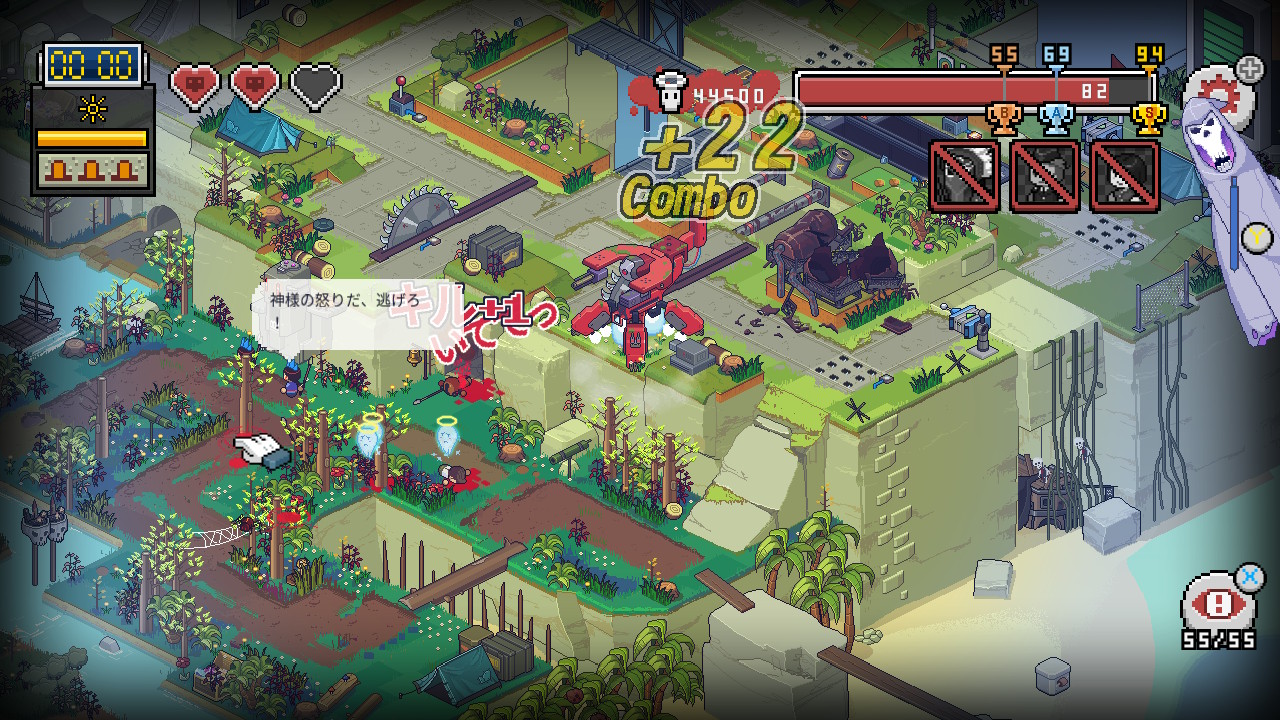Click the bronze B rank trophy

click(1003, 119)
